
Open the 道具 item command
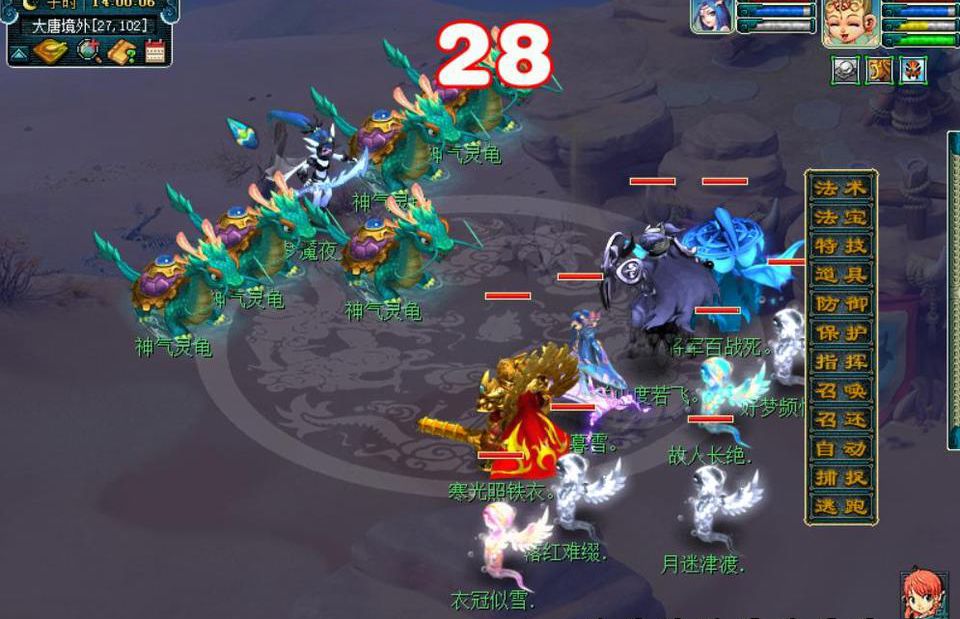click(841, 275)
